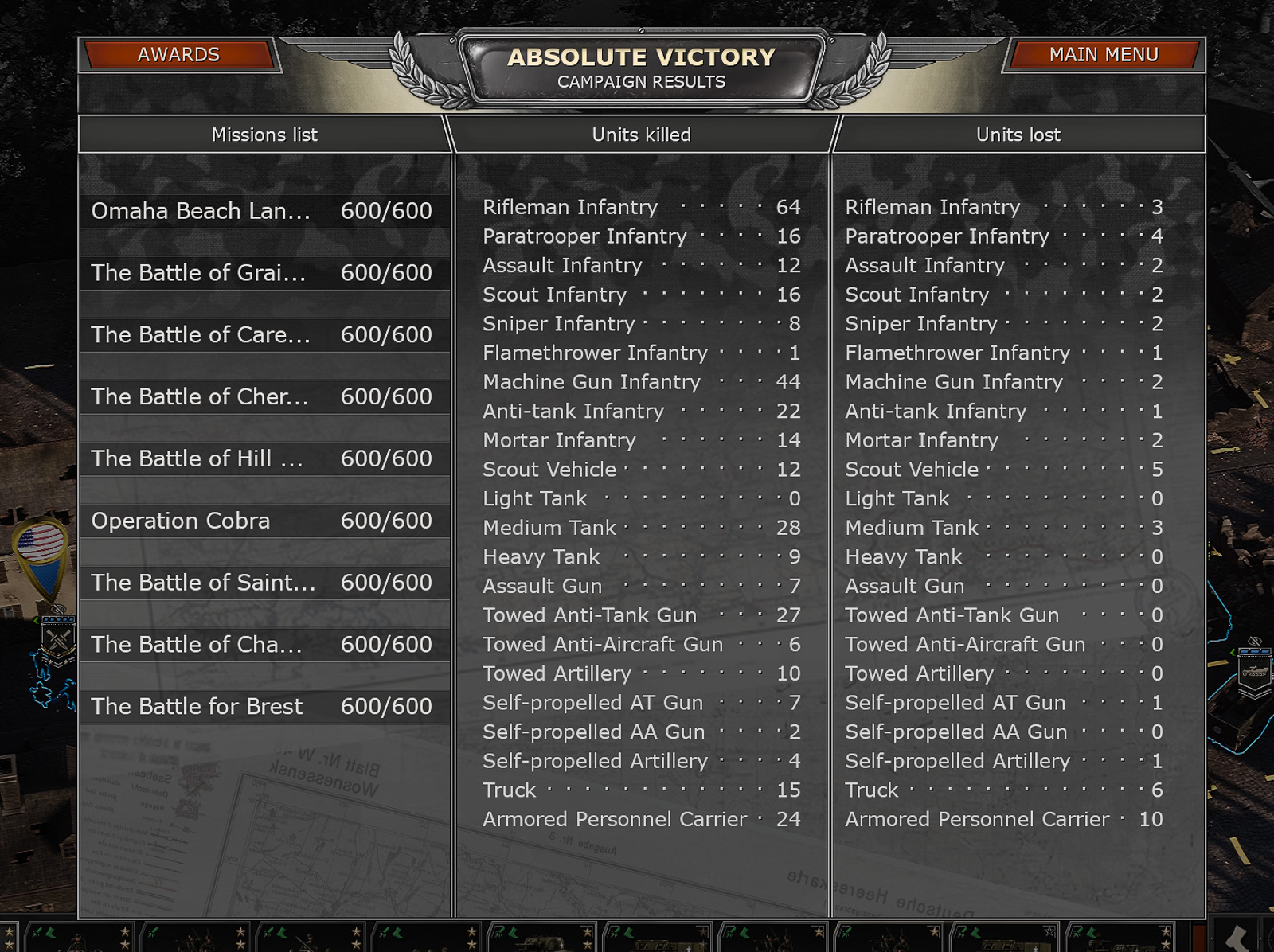
Task: Select the Omaha Beach Landing mission entry
Action: point(263,210)
